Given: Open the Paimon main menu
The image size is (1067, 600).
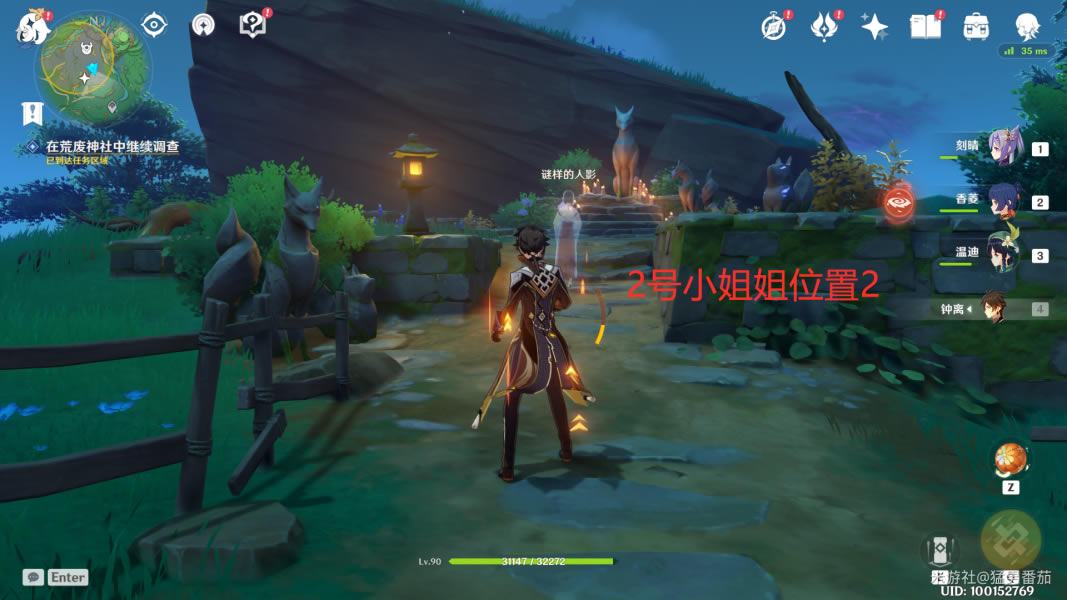Looking at the screenshot, I should pos(32,27).
